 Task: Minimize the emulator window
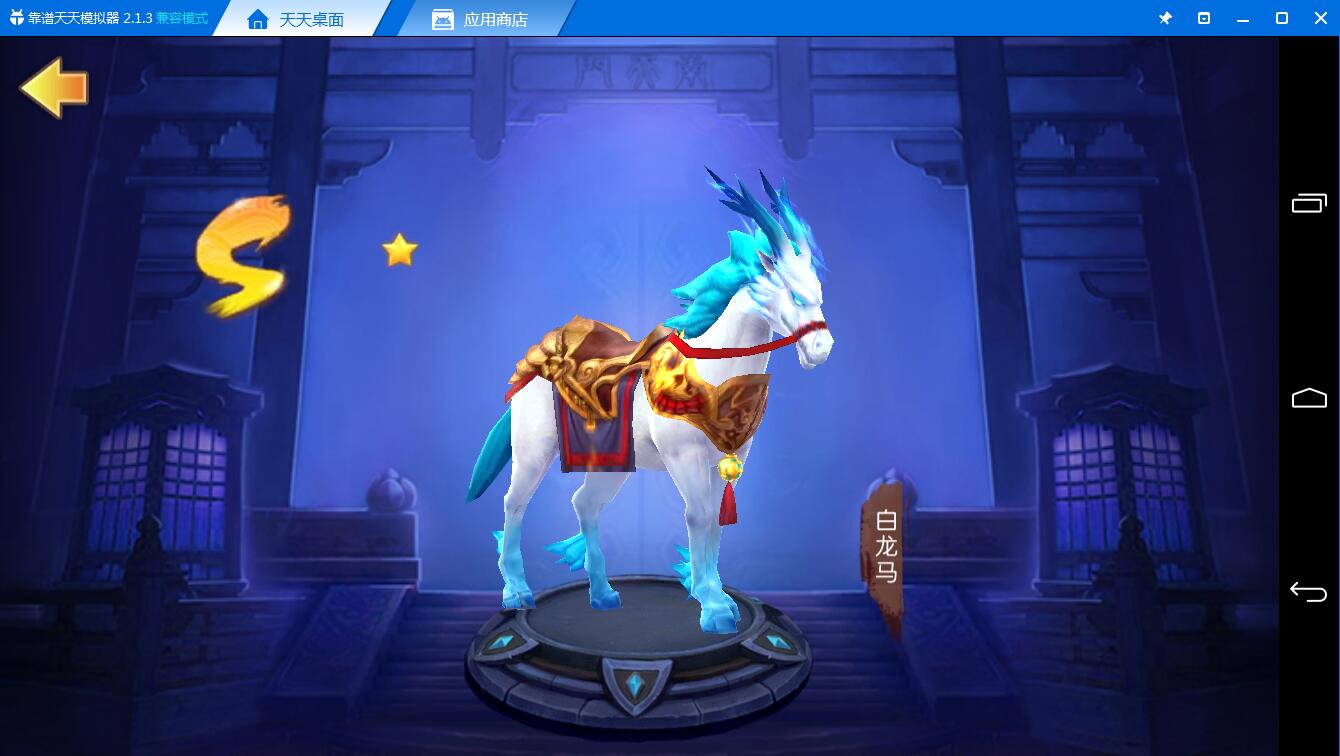click(x=1243, y=18)
